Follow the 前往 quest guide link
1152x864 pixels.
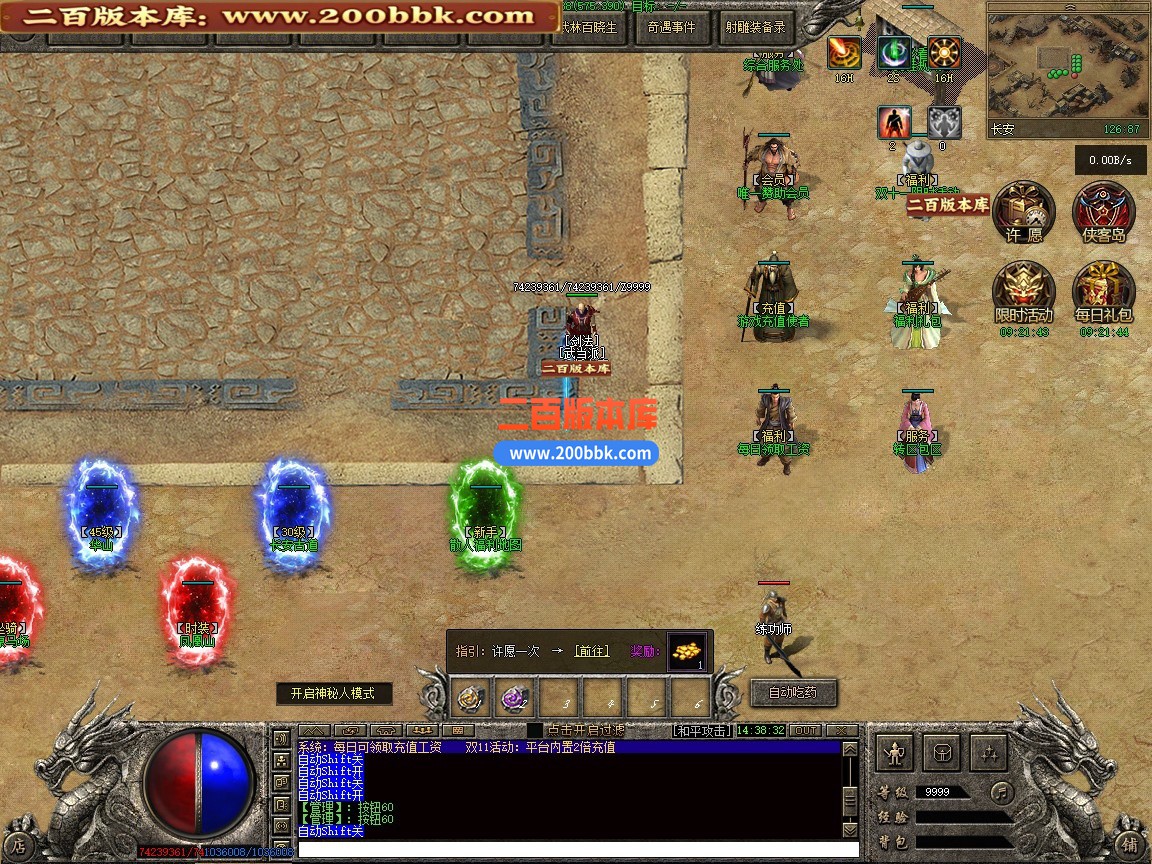[591, 651]
